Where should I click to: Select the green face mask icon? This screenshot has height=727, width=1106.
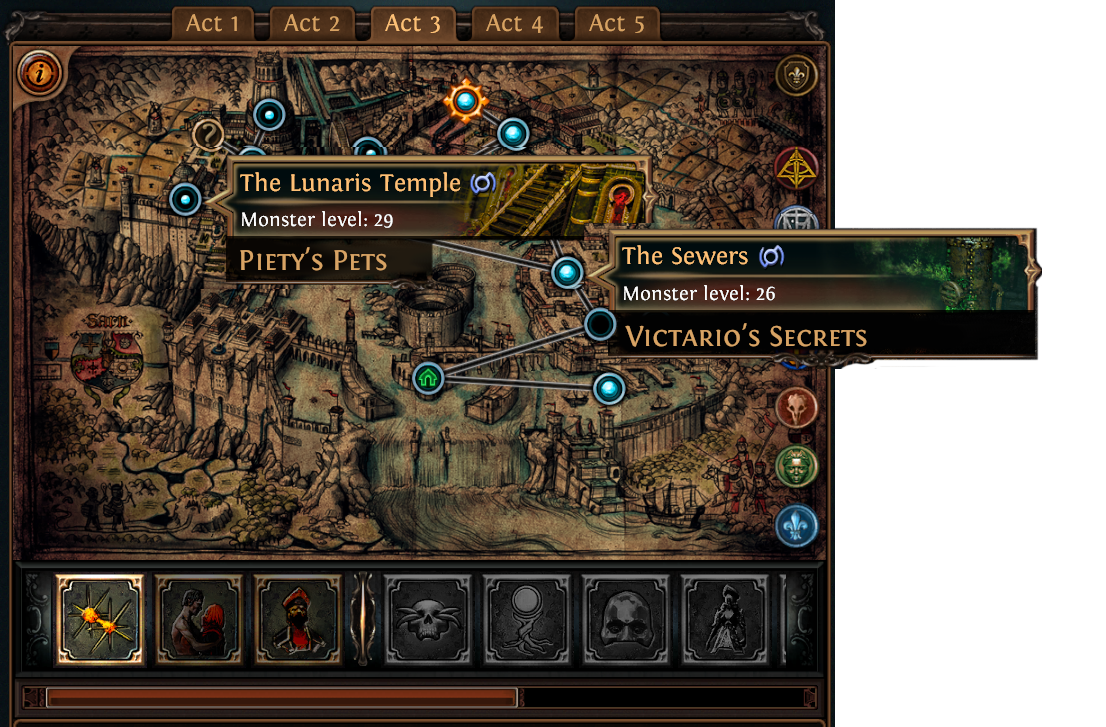point(796,466)
